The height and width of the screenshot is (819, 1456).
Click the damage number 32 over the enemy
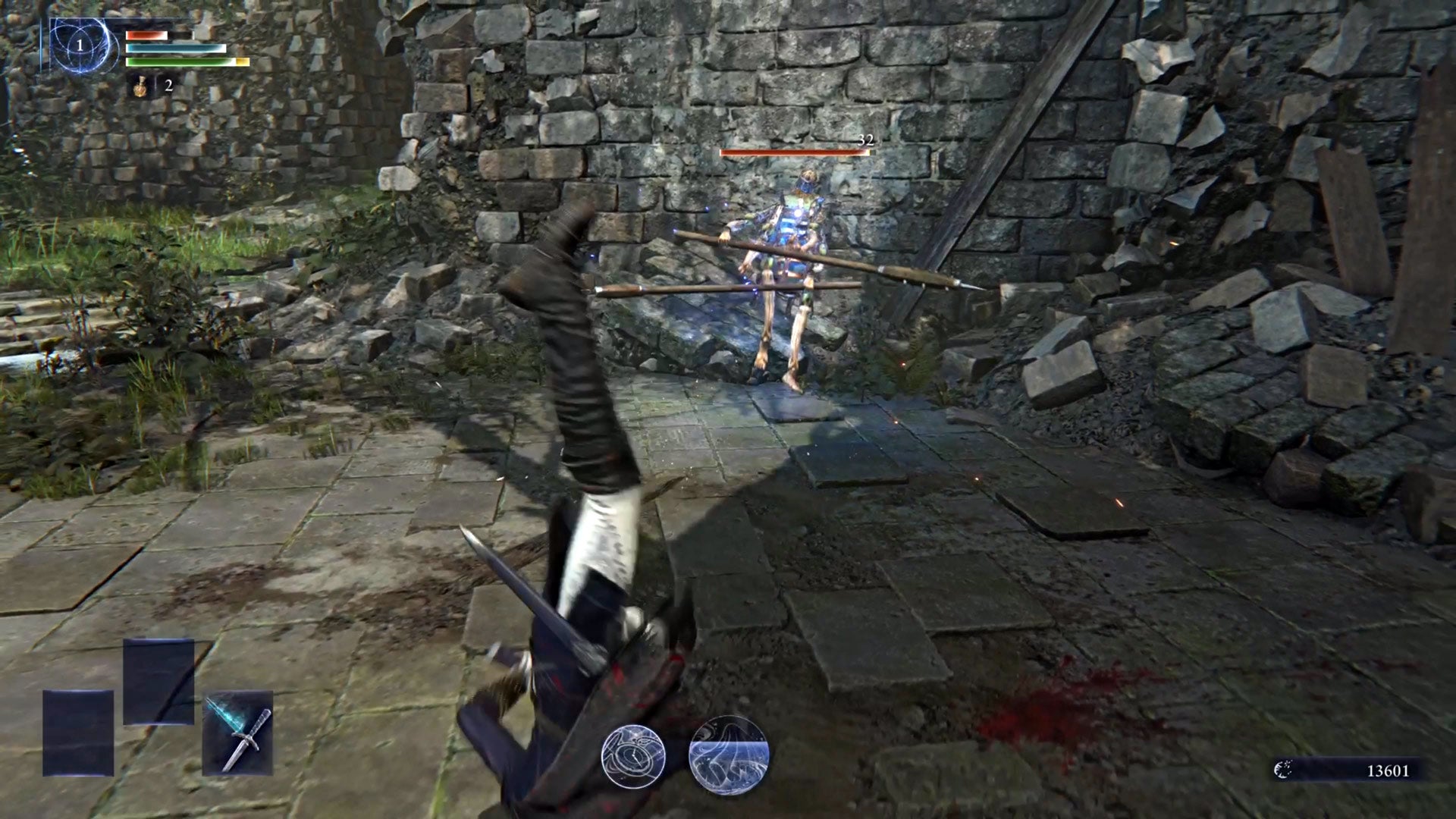(867, 140)
